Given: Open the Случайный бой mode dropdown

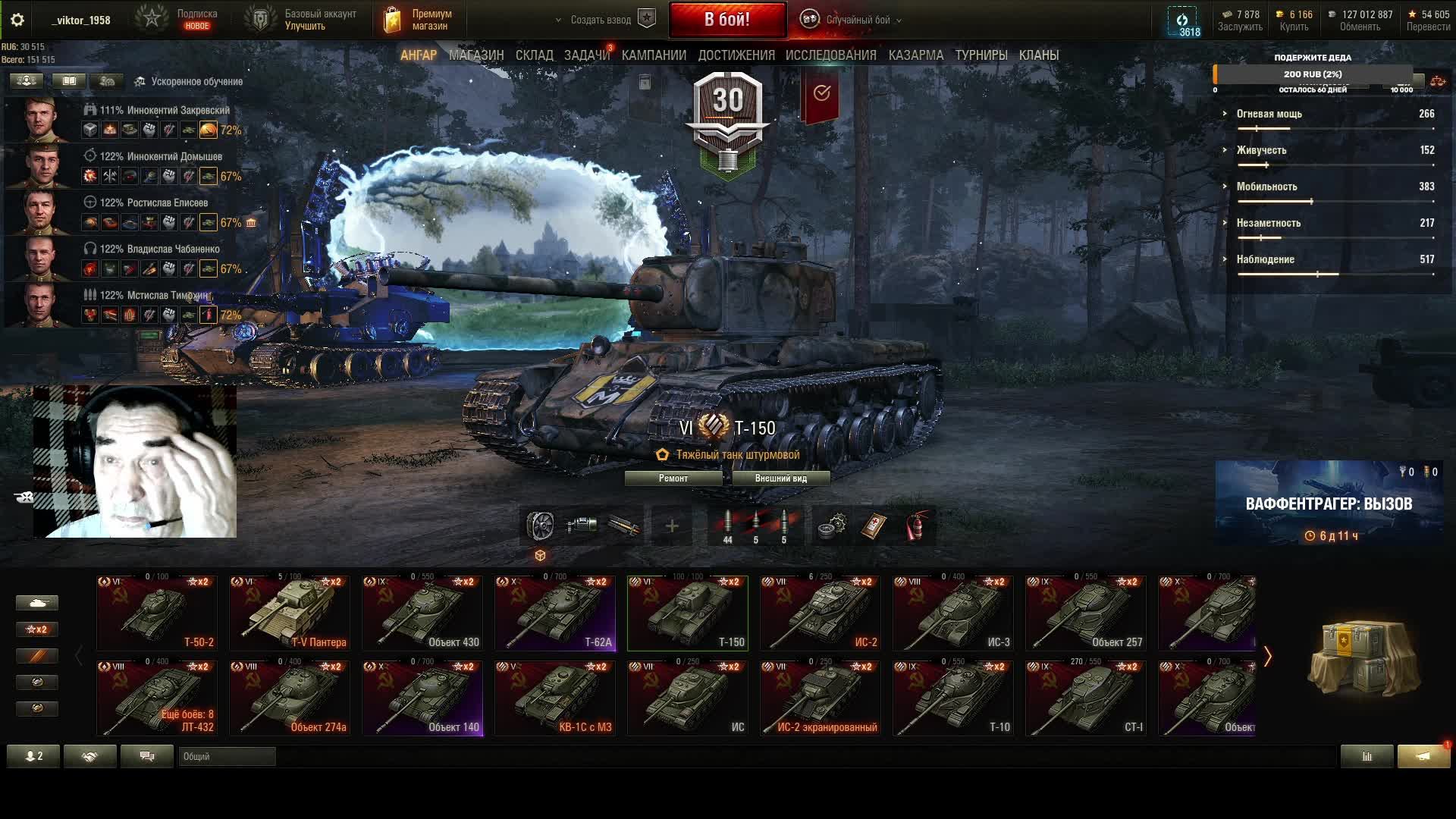Looking at the screenshot, I should pos(857,20).
